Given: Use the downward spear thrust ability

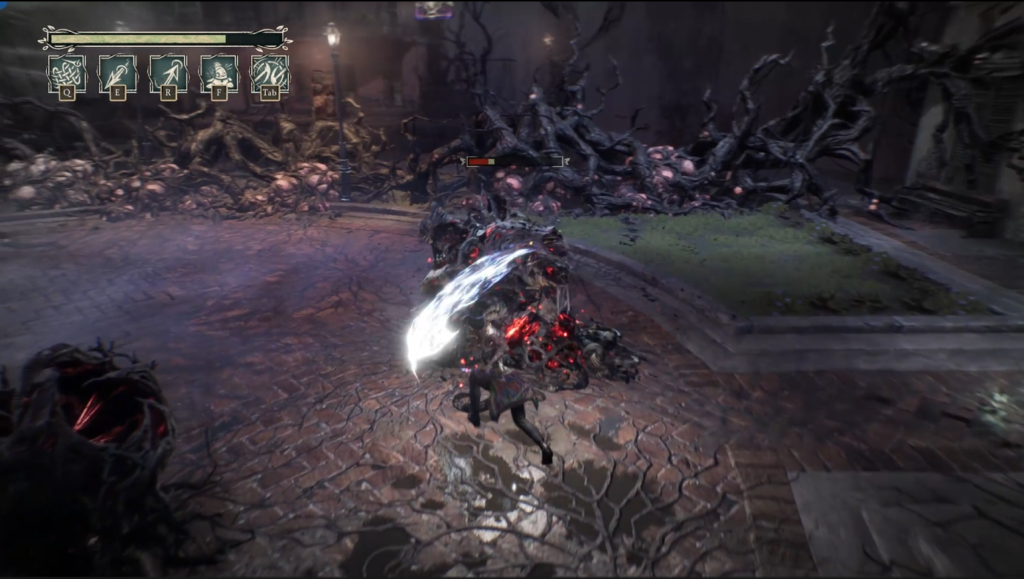Looking at the screenshot, I should (x=118, y=73).
